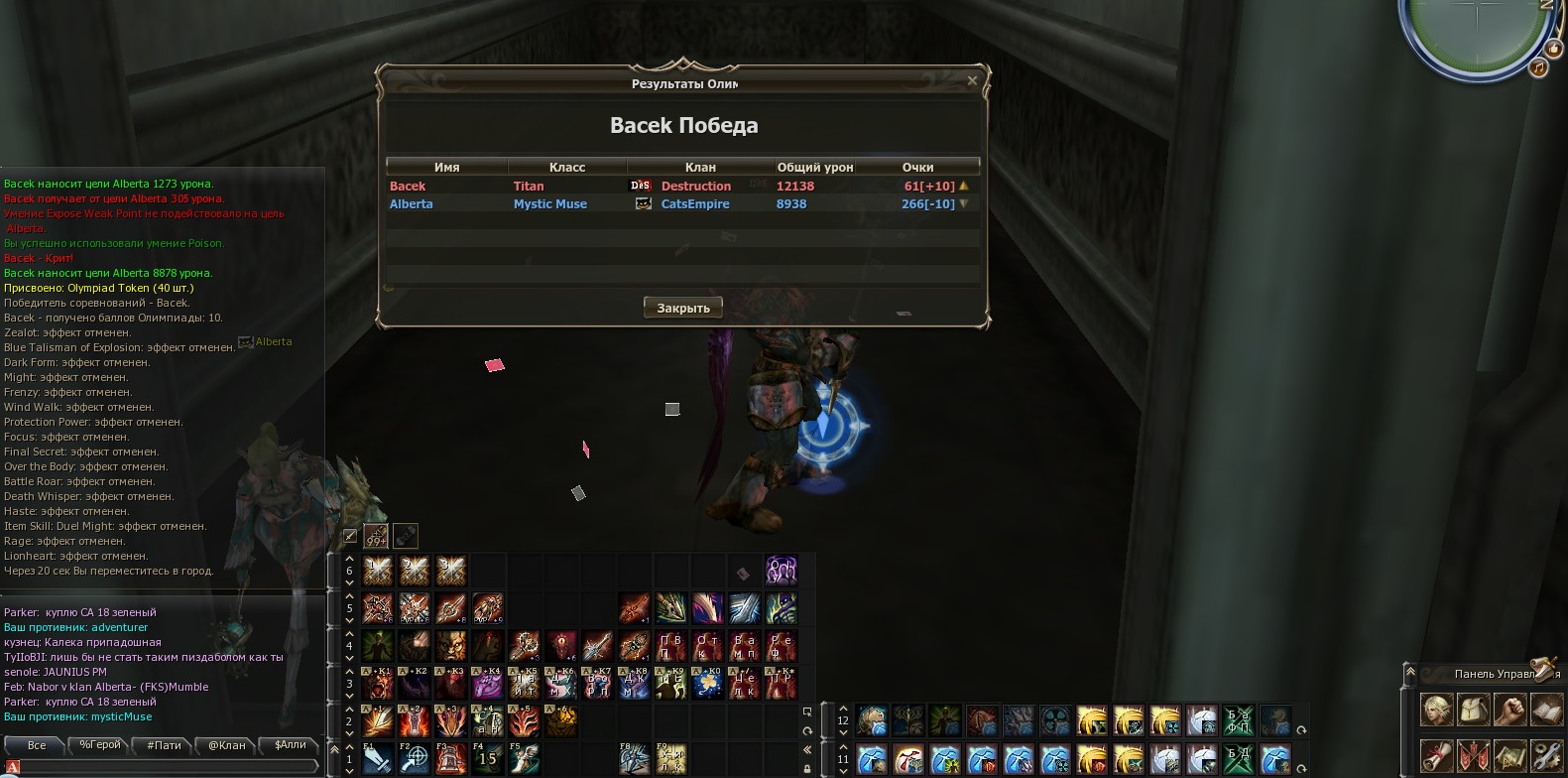Open the inventory backpack icon
The height and width of the screenshot is (778, 1568).
1474,710
